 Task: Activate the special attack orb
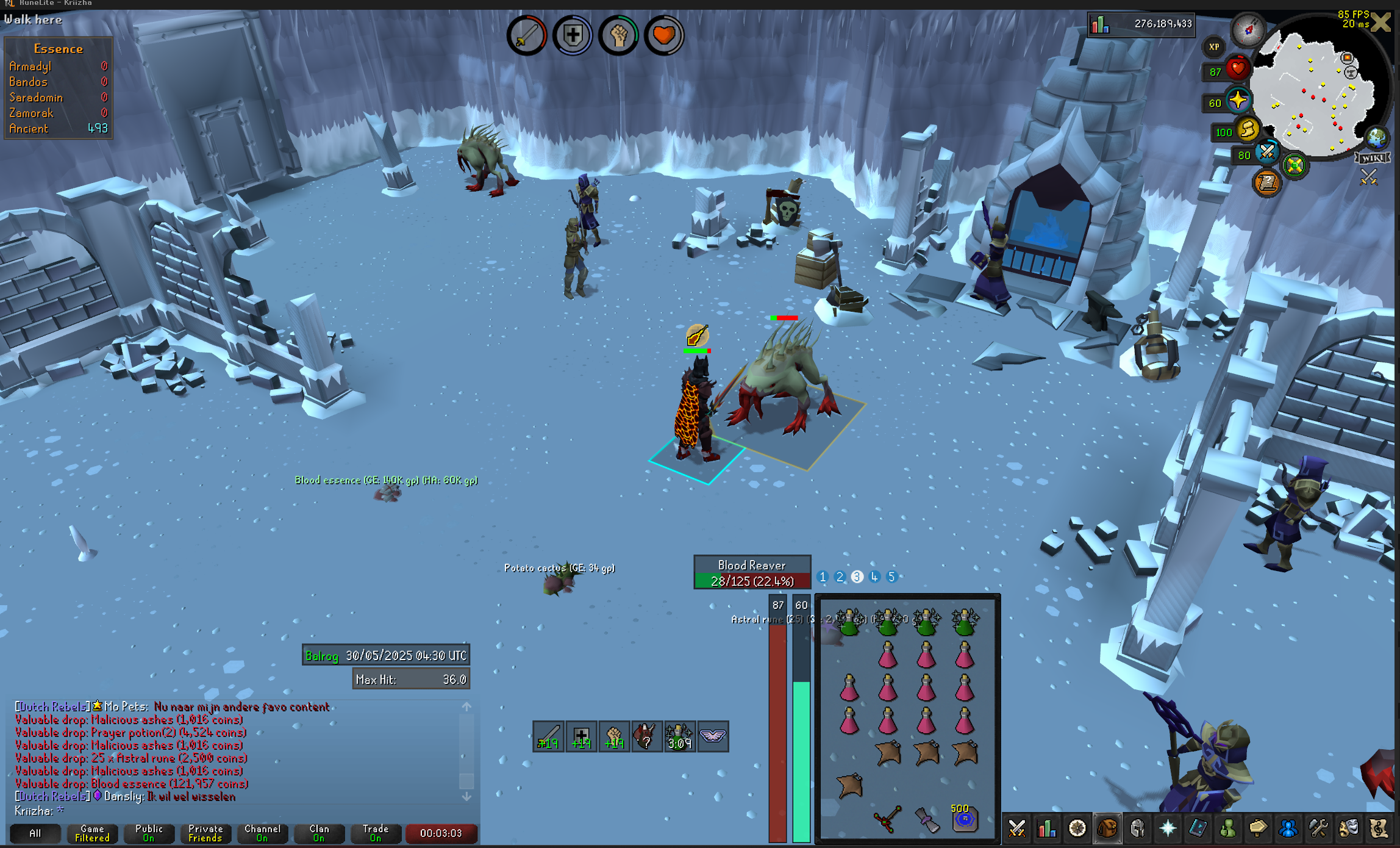coord(1267,151)
